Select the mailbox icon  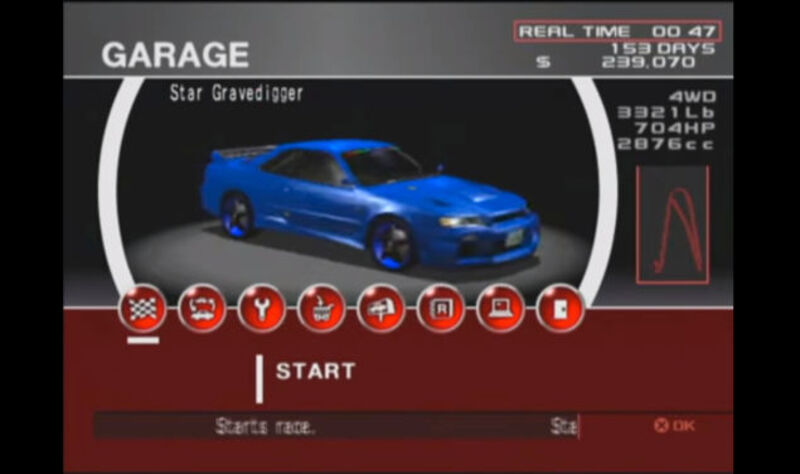pos(381,309)
